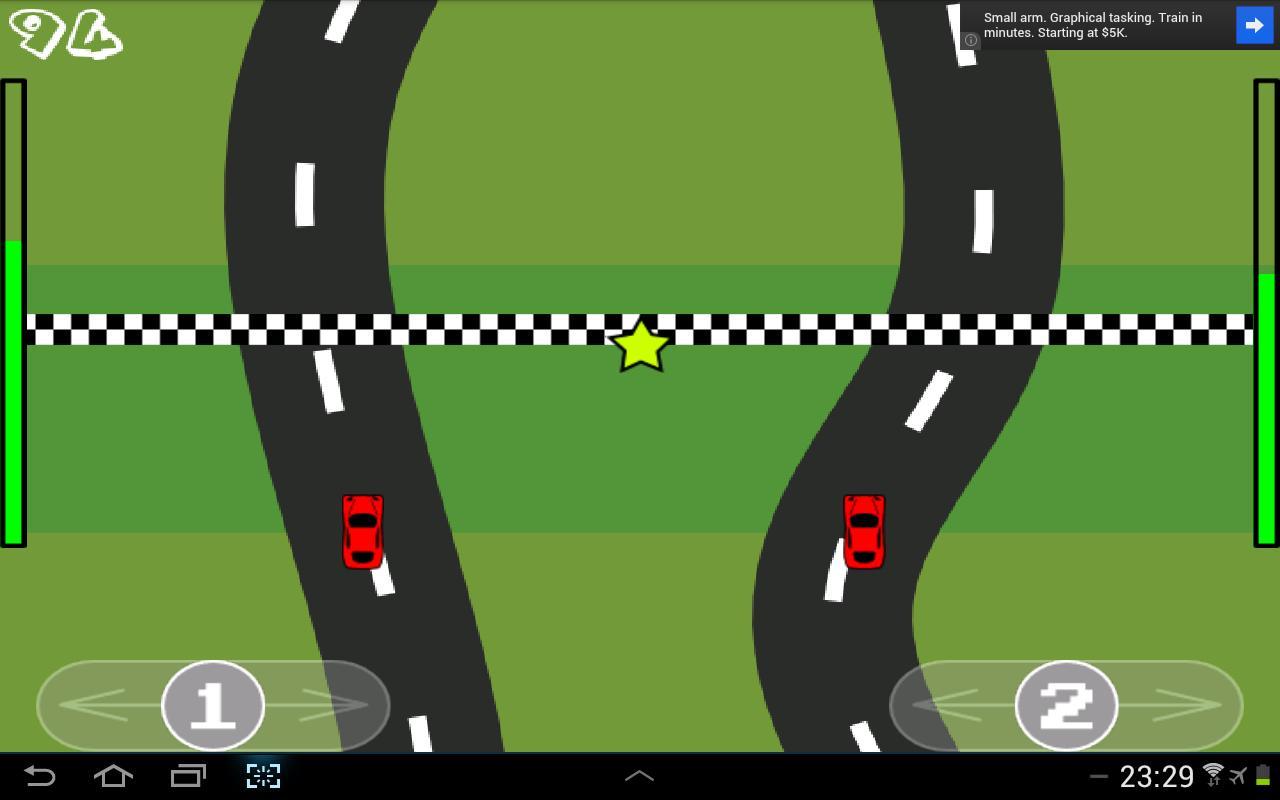Viewport: 1280px width, 800px height.
Task: Tap player 2's red car on the right road
Action: point(864,530)
